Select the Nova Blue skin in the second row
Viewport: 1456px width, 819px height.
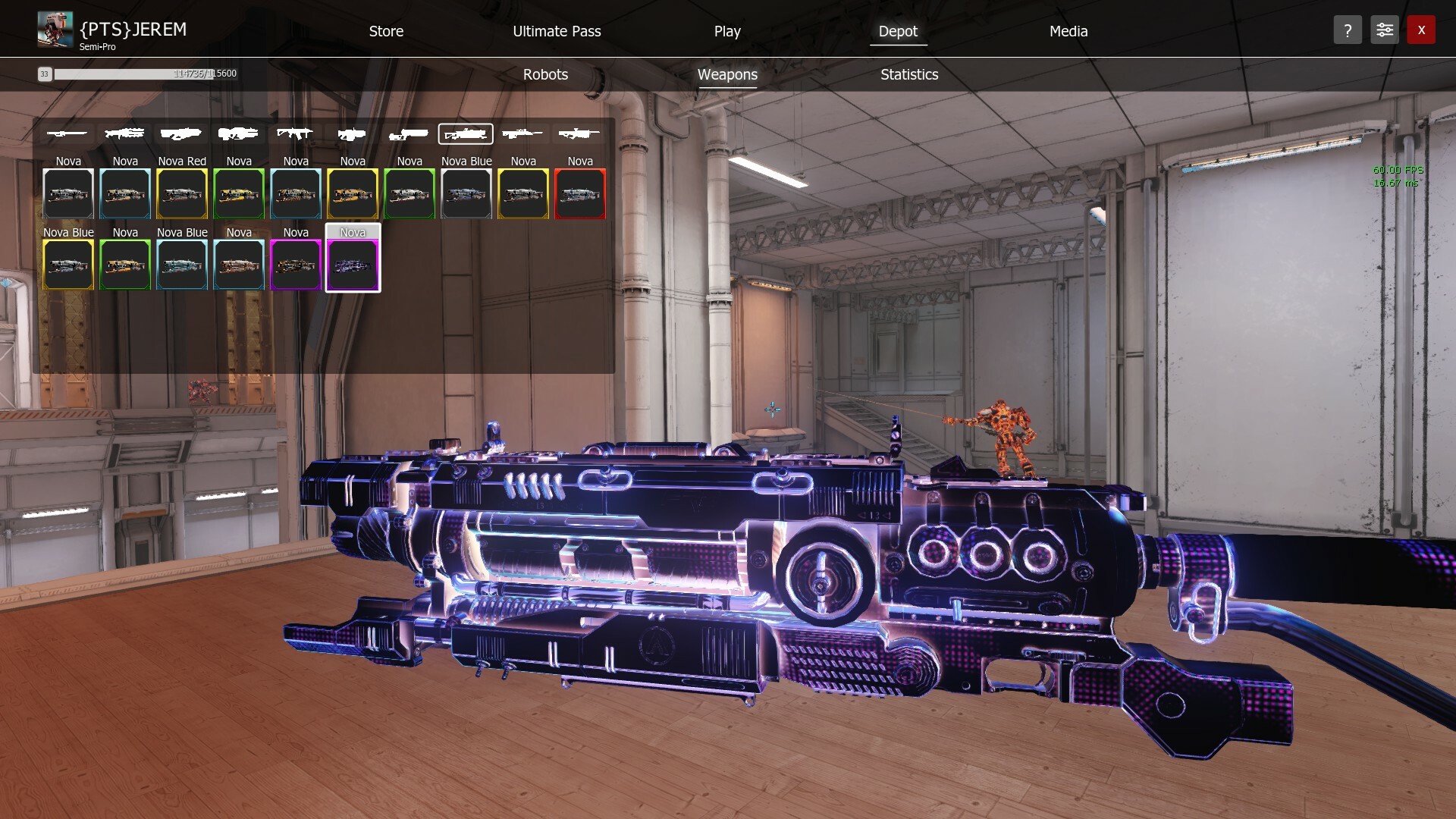pyautogui.click(x=68, y=265)
